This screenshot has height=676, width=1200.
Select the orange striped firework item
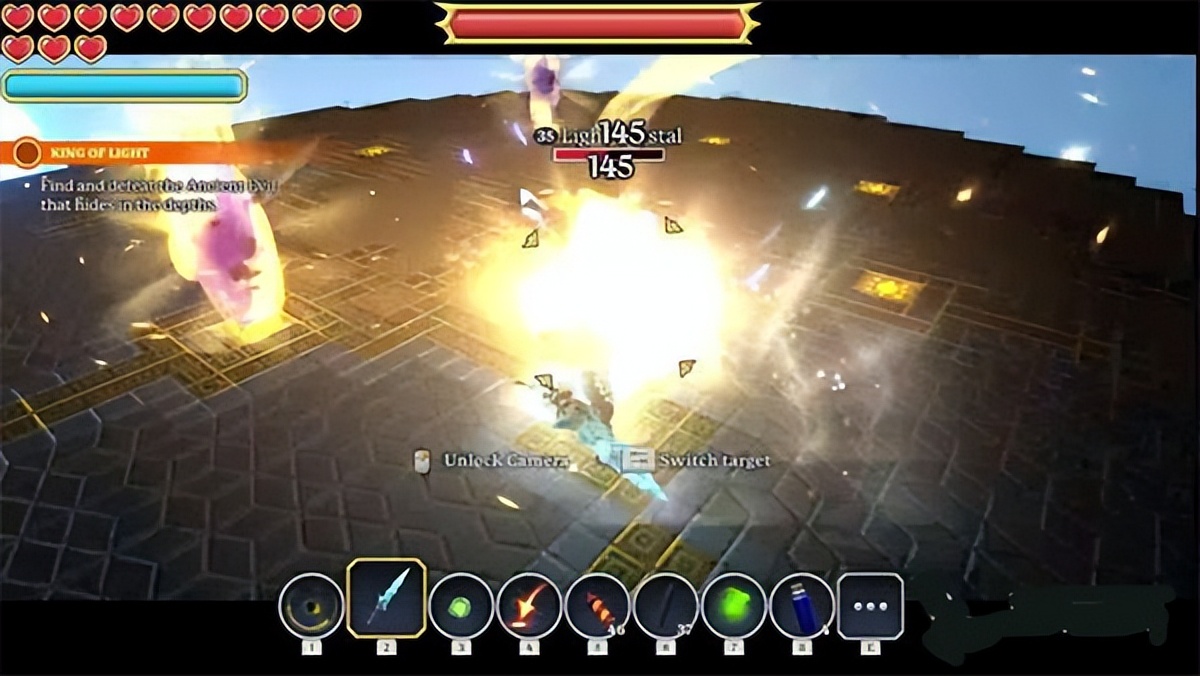[x=597, y=606]
